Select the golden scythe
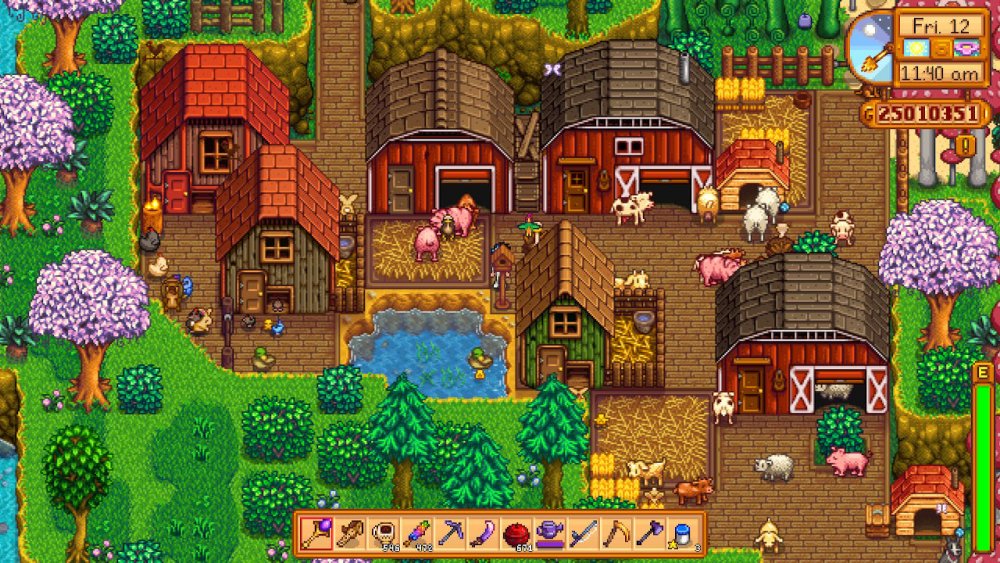This screenshot has width=1000, height=563. pyautogui.click(x=616, y=534)
